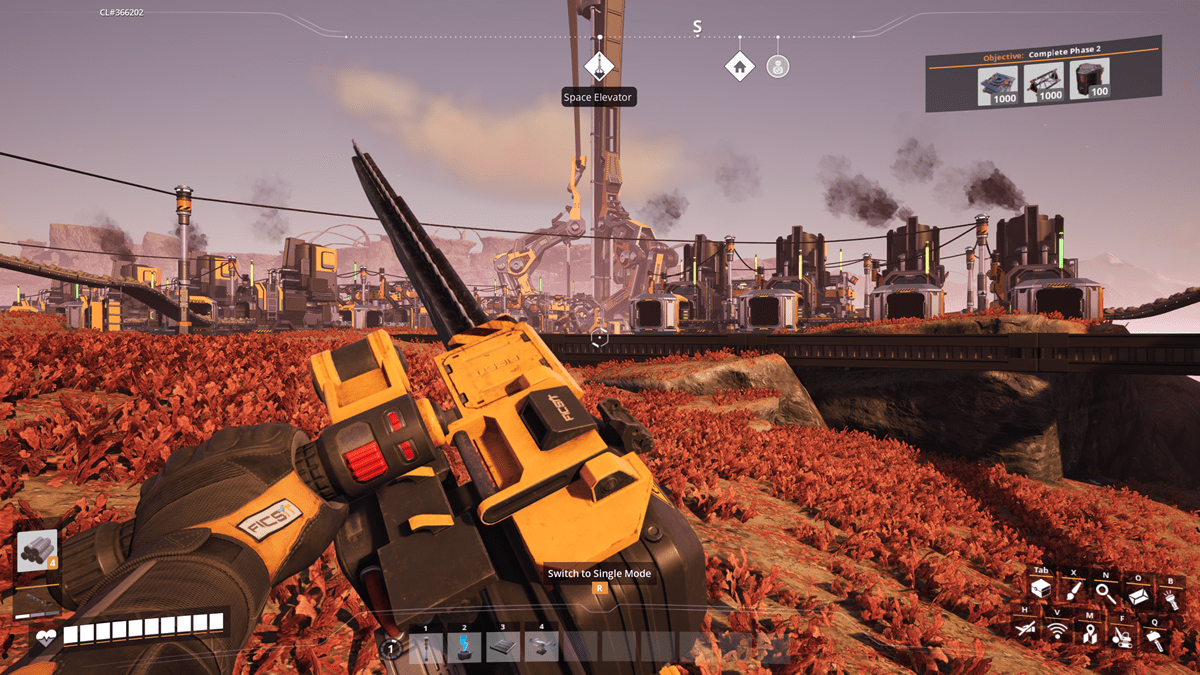The width and height of the screenshot is (1200, 675).
Task: Activate the paintbrush customizer icon
Action: (1073, 591)
